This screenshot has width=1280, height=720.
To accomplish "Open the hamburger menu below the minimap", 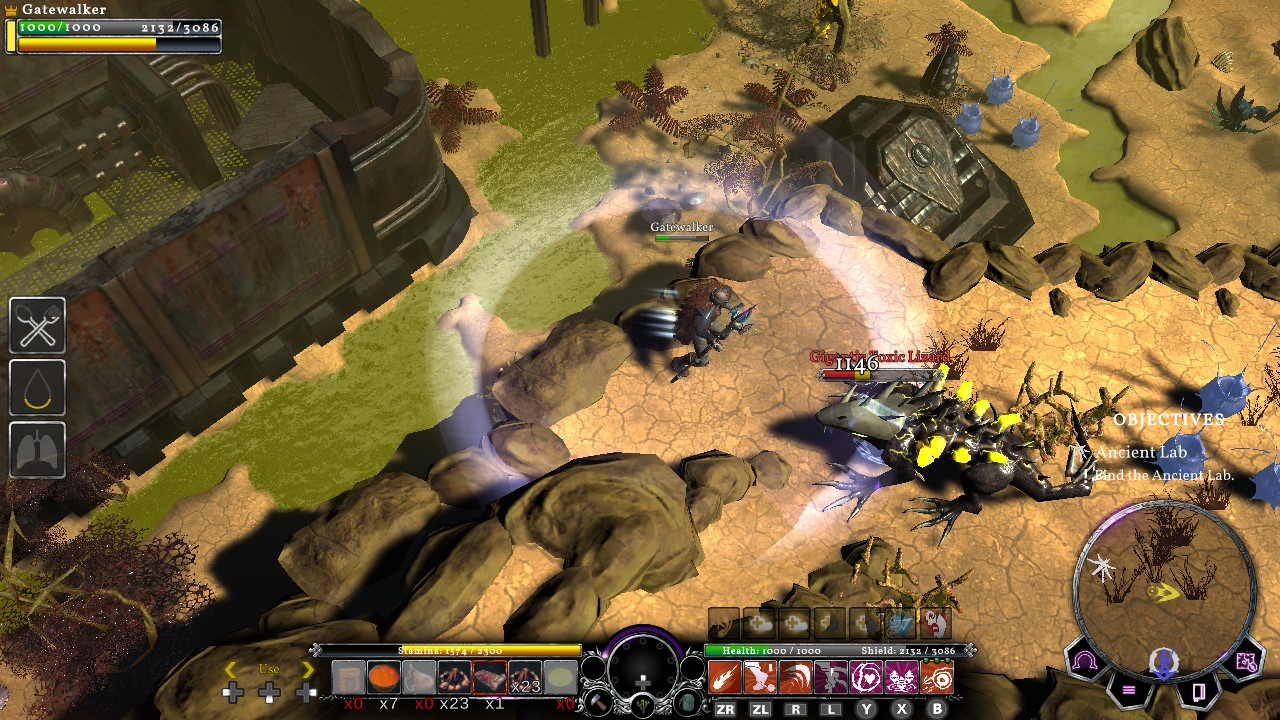I will click(1130, 690).
